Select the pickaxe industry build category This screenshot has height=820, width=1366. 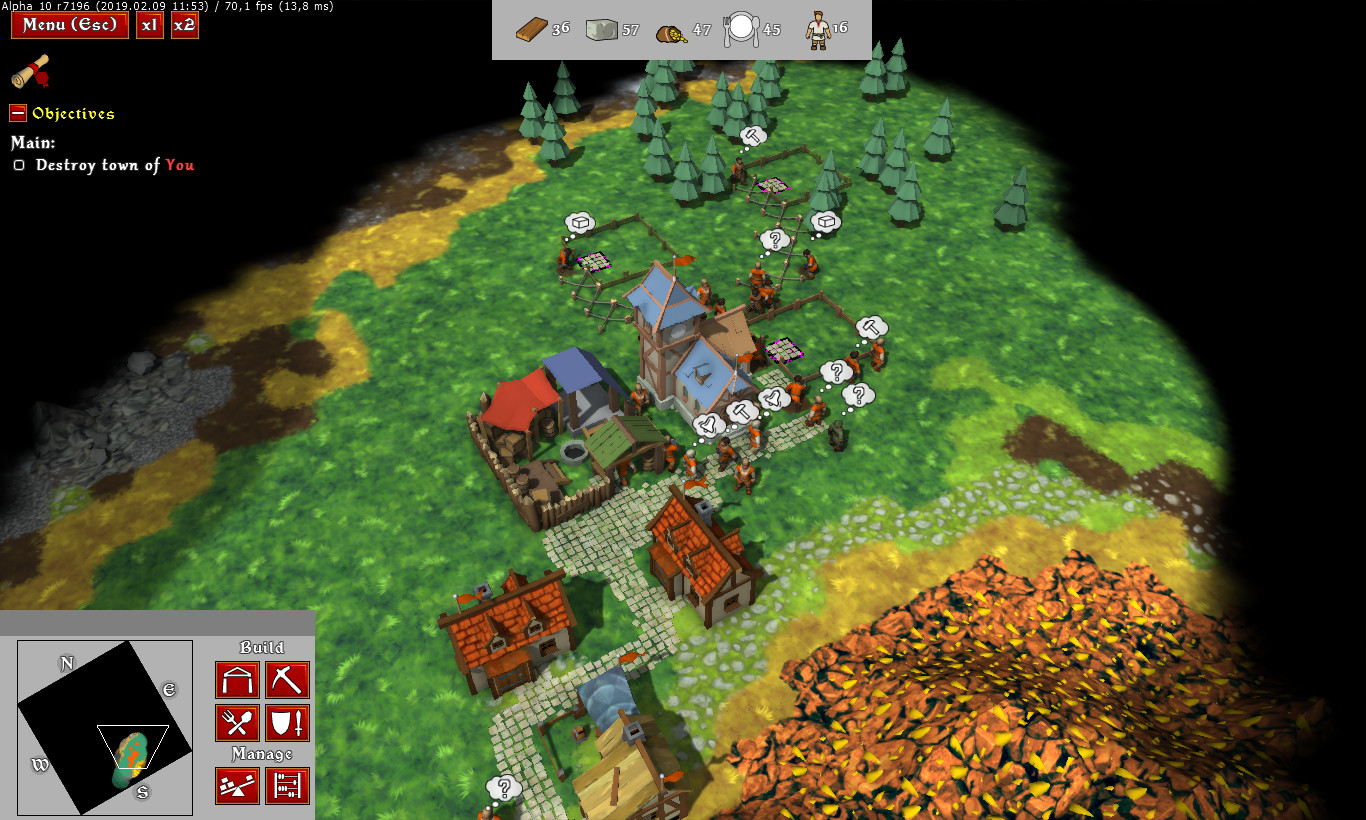(289, 680)
